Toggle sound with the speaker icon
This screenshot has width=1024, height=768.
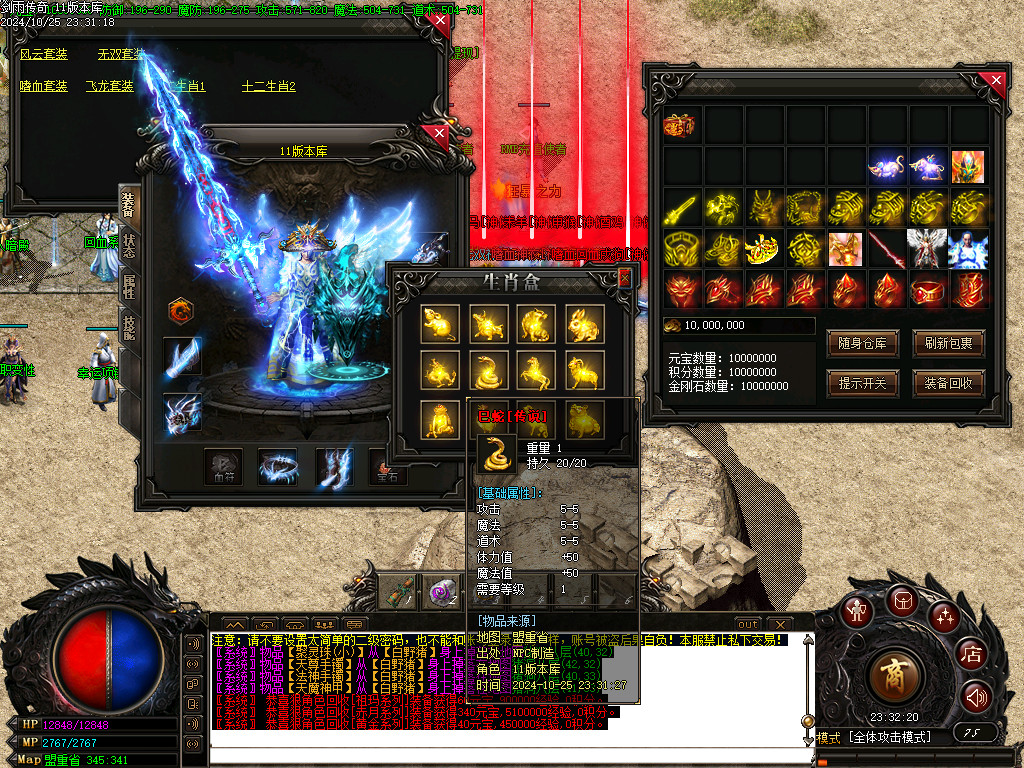pyautogui.click(x=977, y=697)
